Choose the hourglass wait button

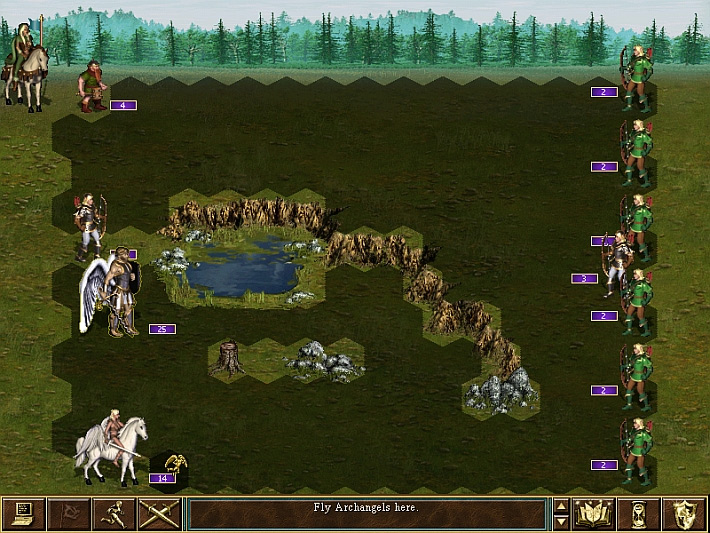click(x=638, y=514)
